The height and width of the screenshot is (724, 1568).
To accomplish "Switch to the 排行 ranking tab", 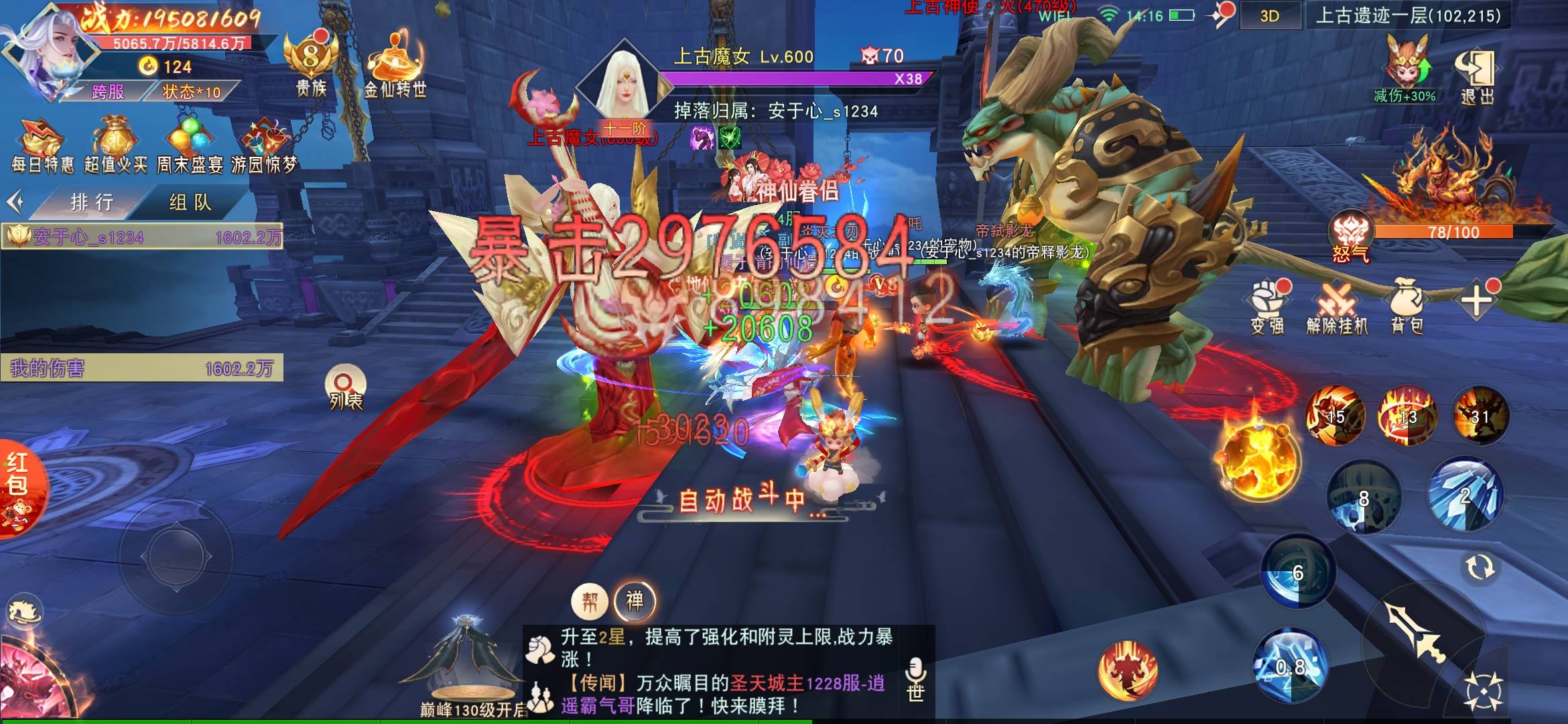I will 92,202.
